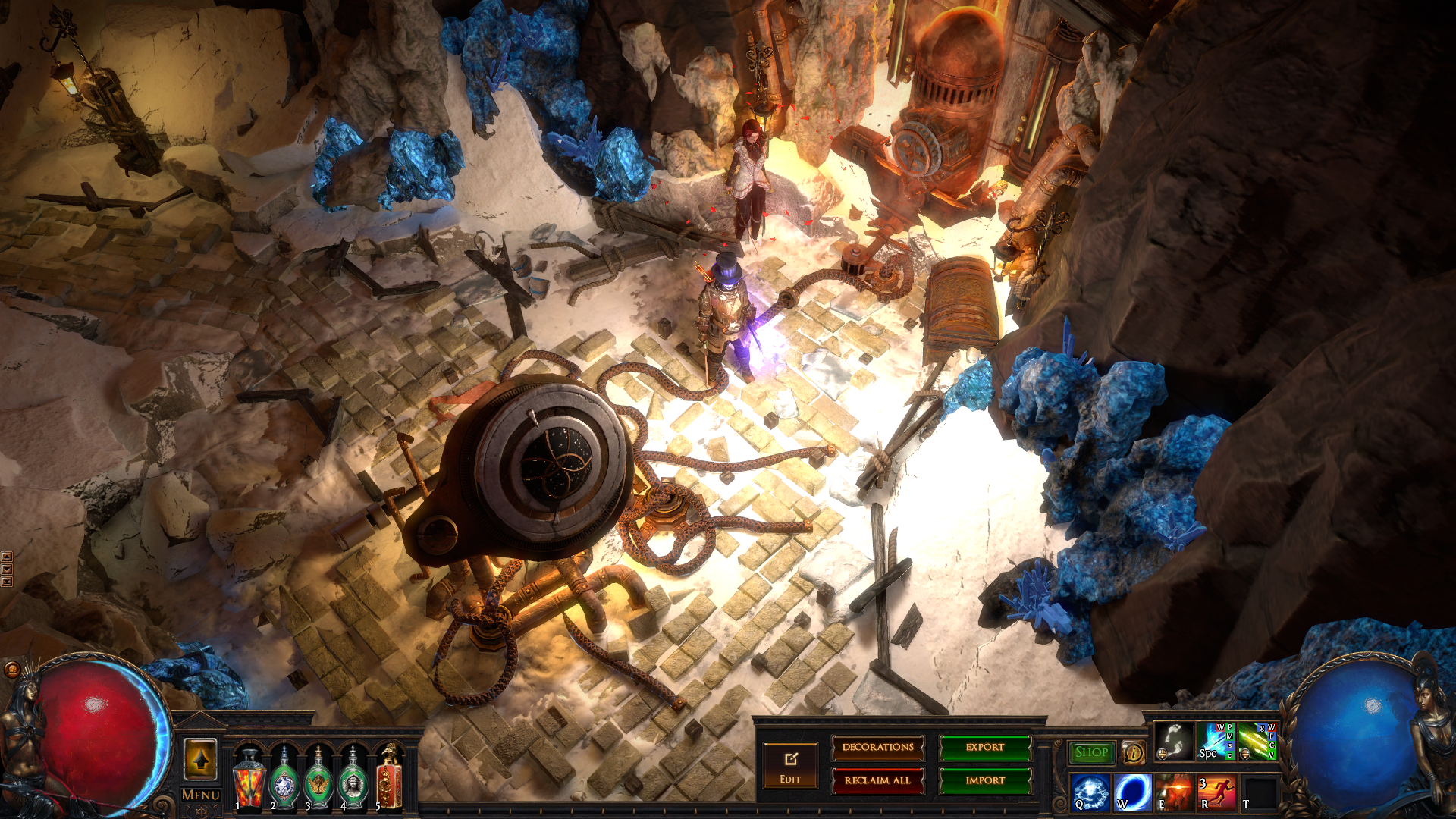1456x819 pixels.
Task: Open the Decorations list
Action: [x=877, y=748]
